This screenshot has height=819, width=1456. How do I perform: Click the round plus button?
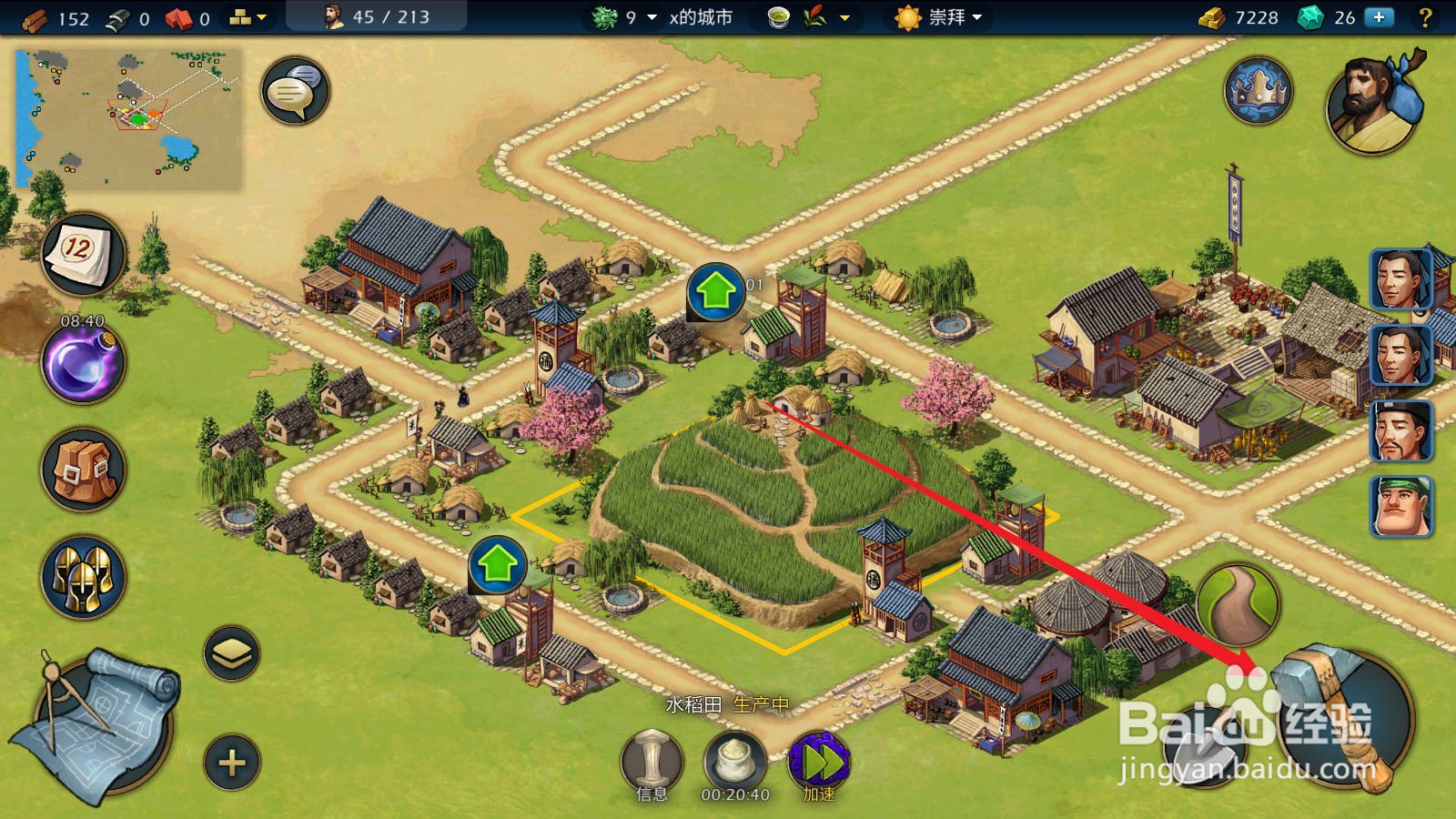(x=232, y=763)
